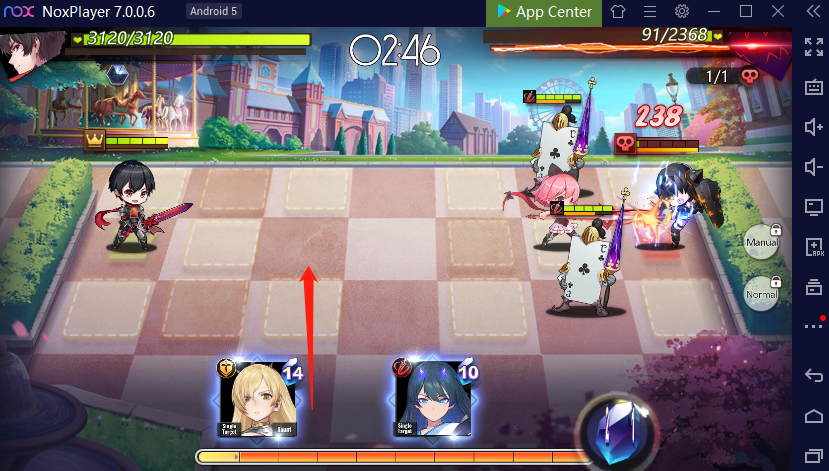
Task: Open the NoxPlayer App Center
Action: pyautogui.click(x=541, y=12)
